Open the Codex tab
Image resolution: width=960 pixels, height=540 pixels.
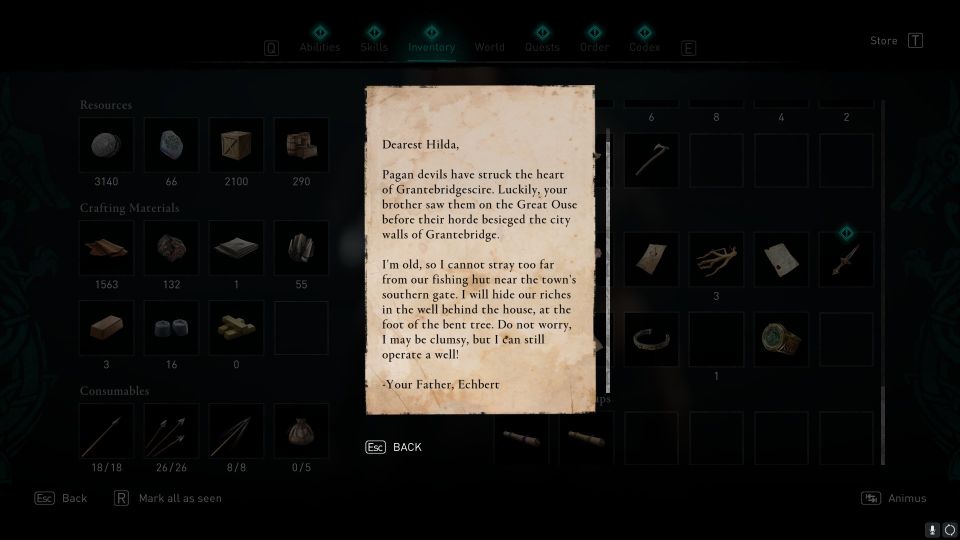click(645, 47)
